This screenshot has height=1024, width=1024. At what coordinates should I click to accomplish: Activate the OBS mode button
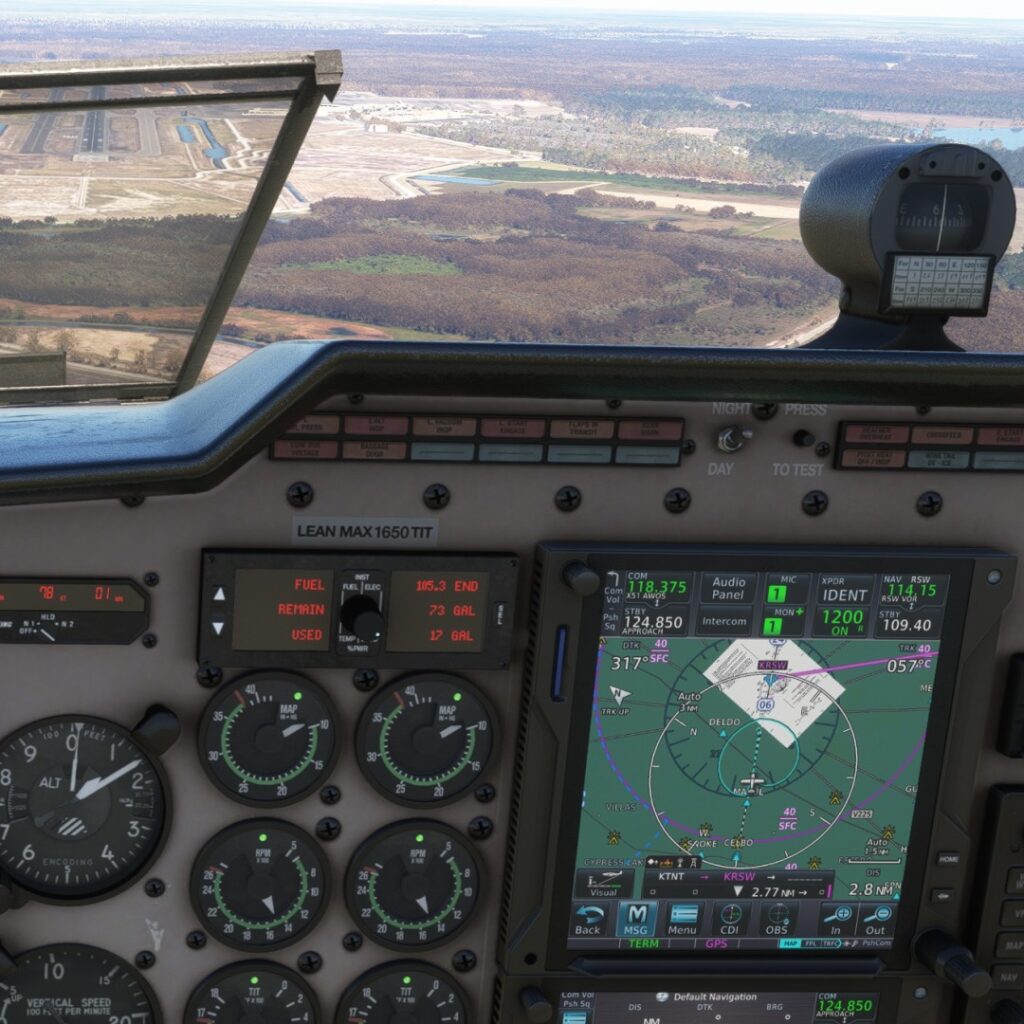coord(777,918)
